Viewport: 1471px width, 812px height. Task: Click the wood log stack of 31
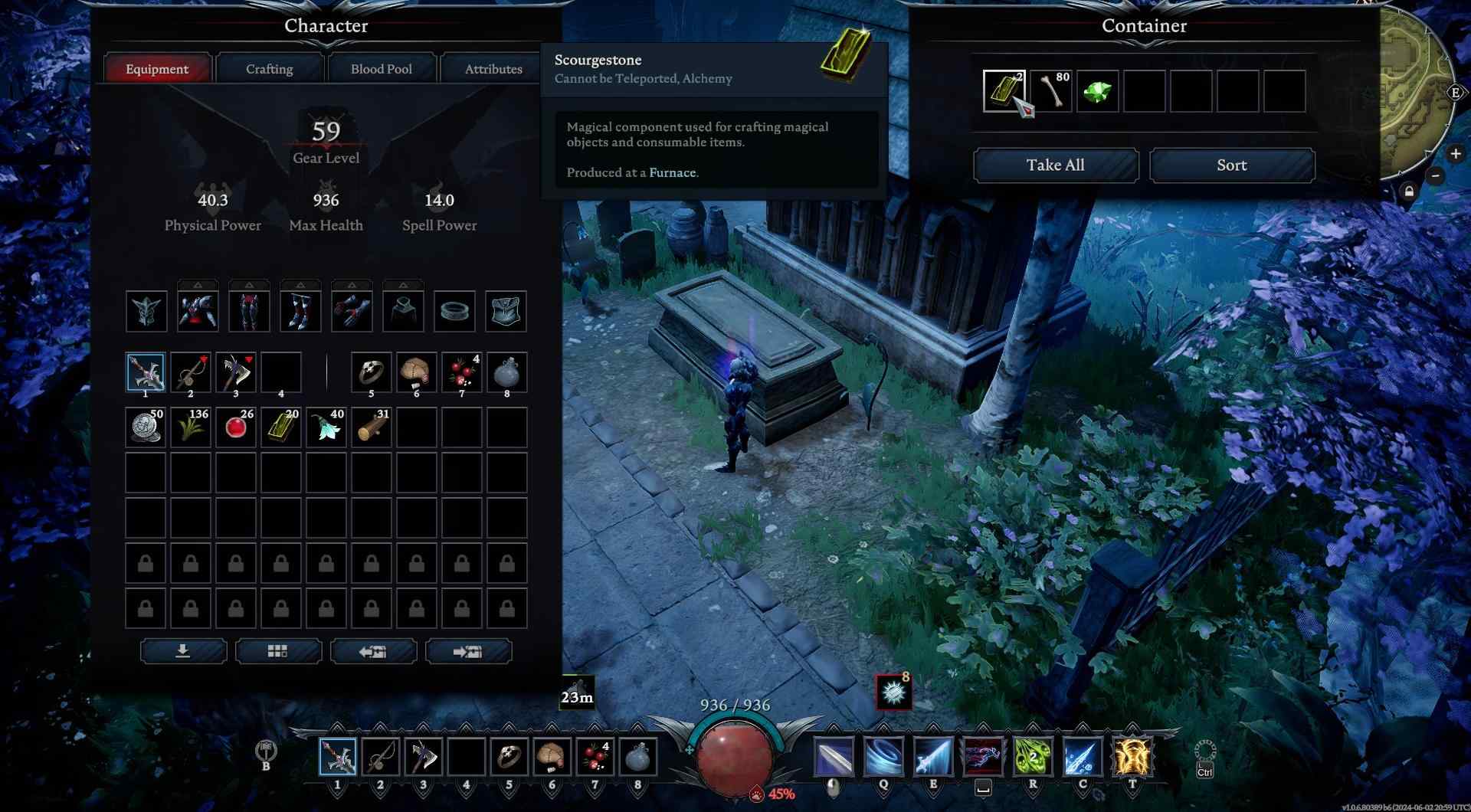(372, 427)
